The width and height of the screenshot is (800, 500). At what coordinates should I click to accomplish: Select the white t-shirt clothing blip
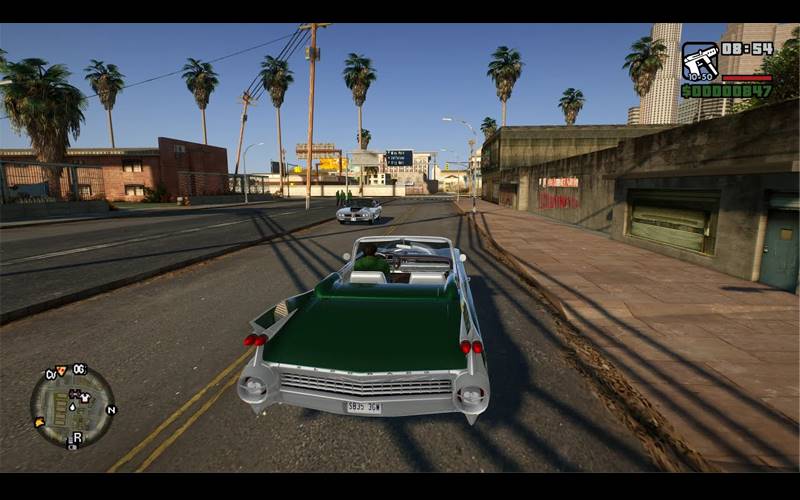pyautogui.click(x=86, y=397)
